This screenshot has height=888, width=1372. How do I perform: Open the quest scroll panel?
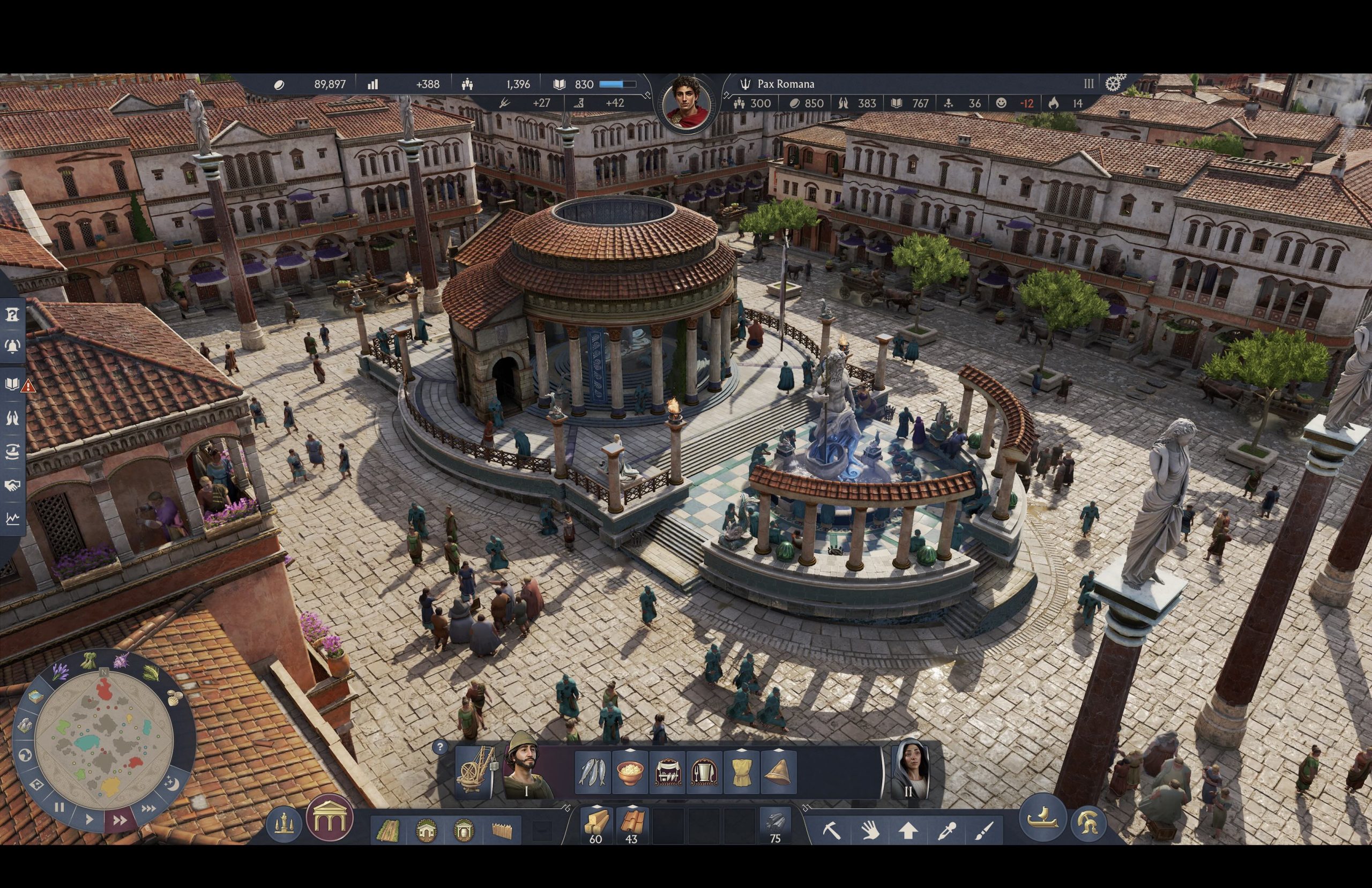(x=12, y=314)
